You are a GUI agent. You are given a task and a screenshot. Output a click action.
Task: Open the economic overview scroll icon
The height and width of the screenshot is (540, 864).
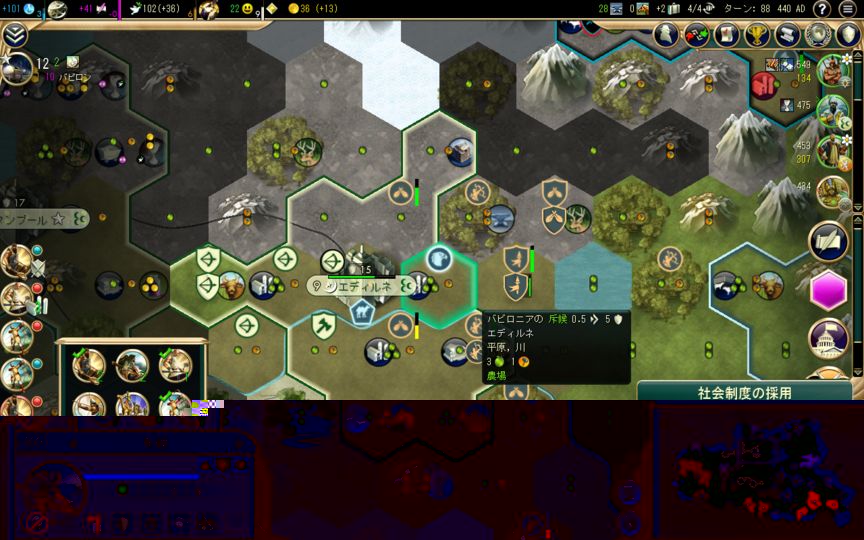tap(788, 35)
